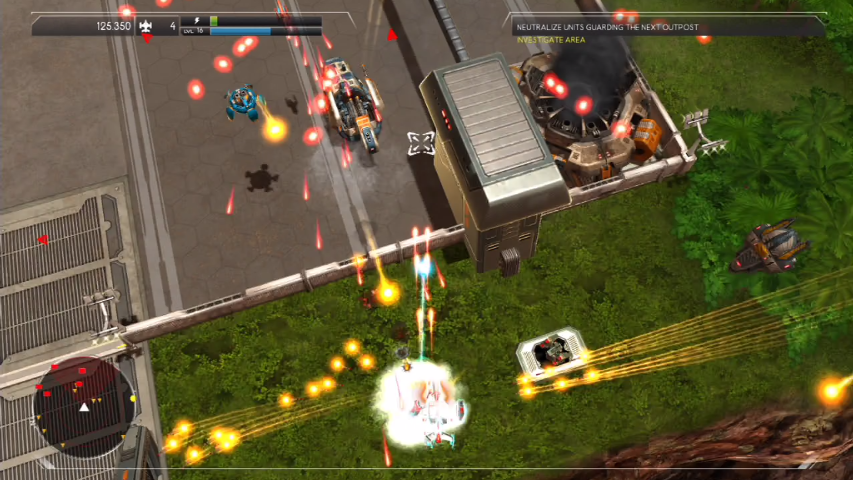Click the lightning bolt energy icon
Viewport: 853px width, 480px height.
click(195, 20)
